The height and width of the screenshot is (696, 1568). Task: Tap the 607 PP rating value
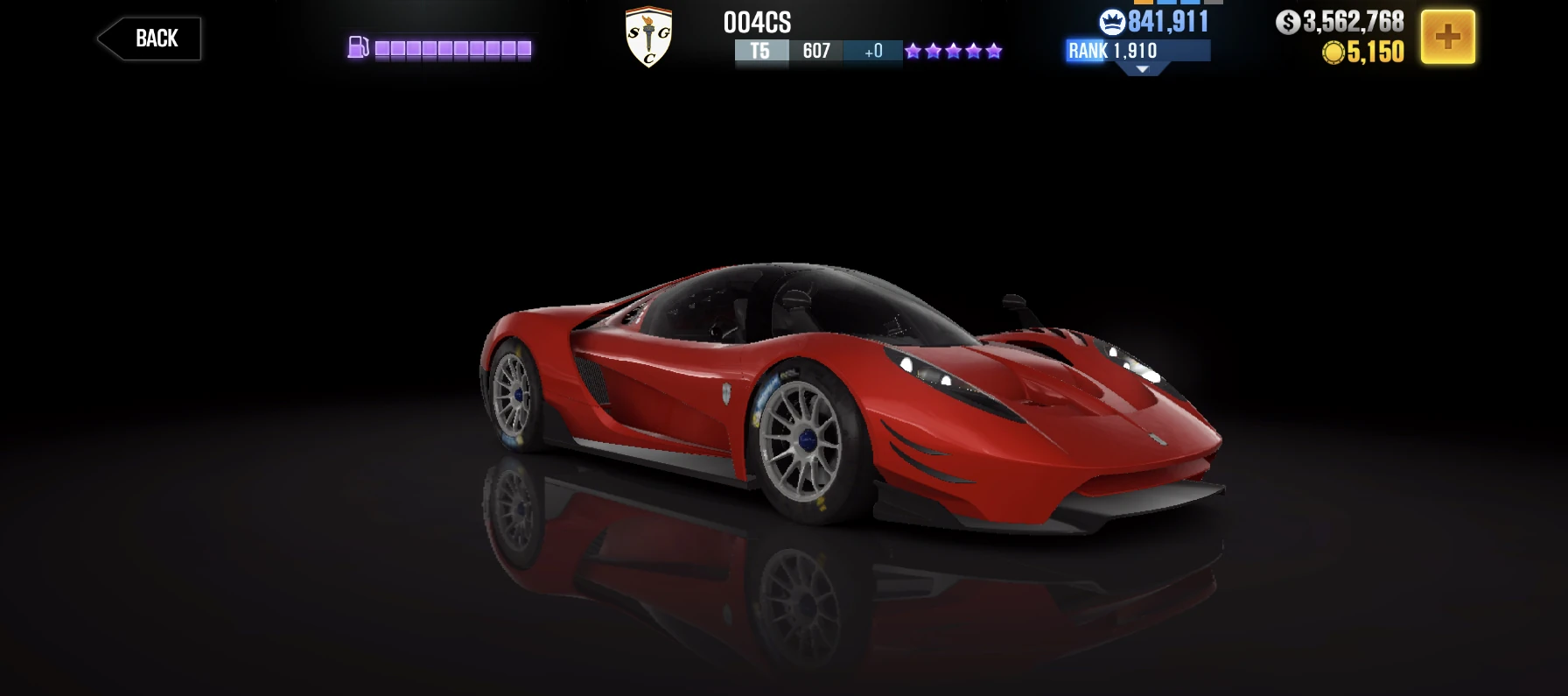pyautogui.click(x=815, y=51)
